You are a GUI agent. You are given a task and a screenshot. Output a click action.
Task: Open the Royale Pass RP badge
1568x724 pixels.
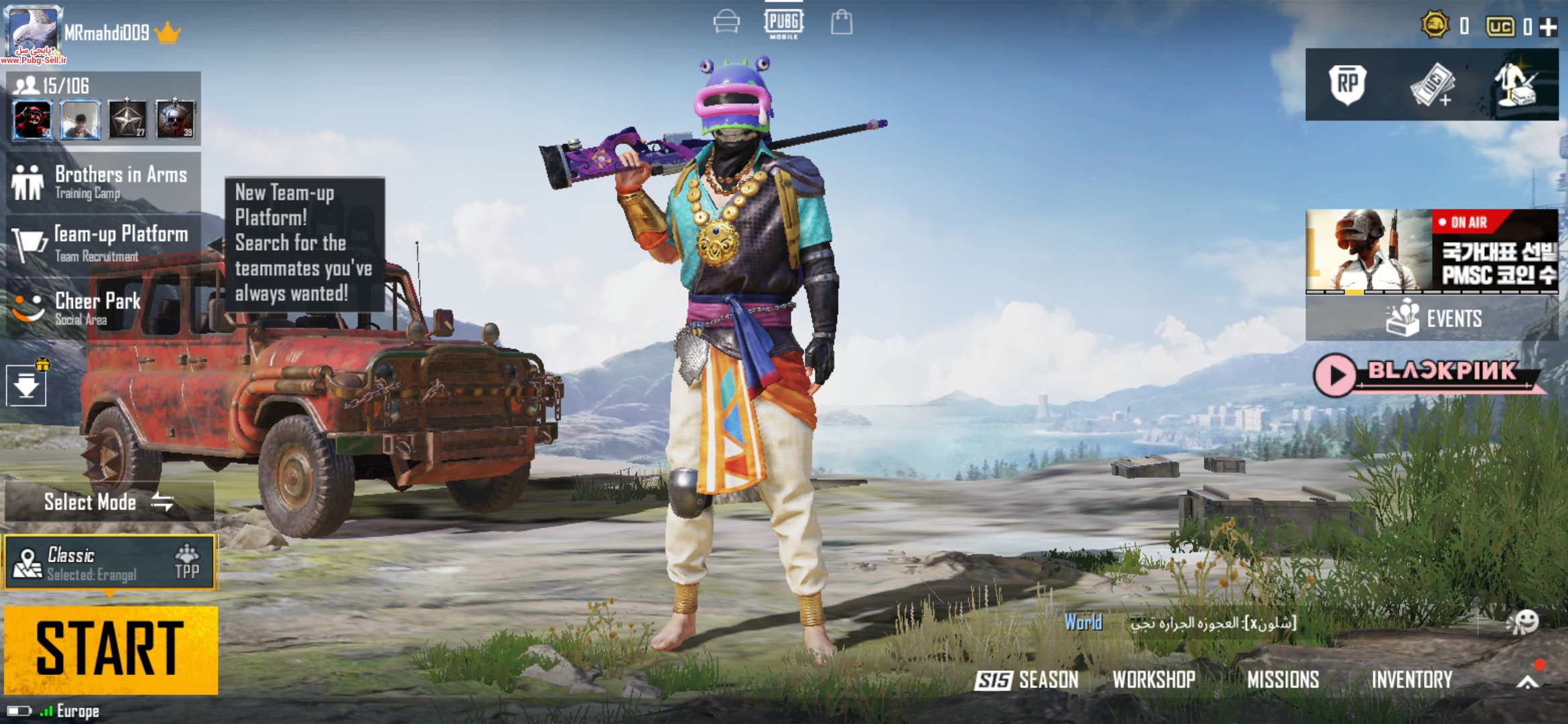(1348, 85)
